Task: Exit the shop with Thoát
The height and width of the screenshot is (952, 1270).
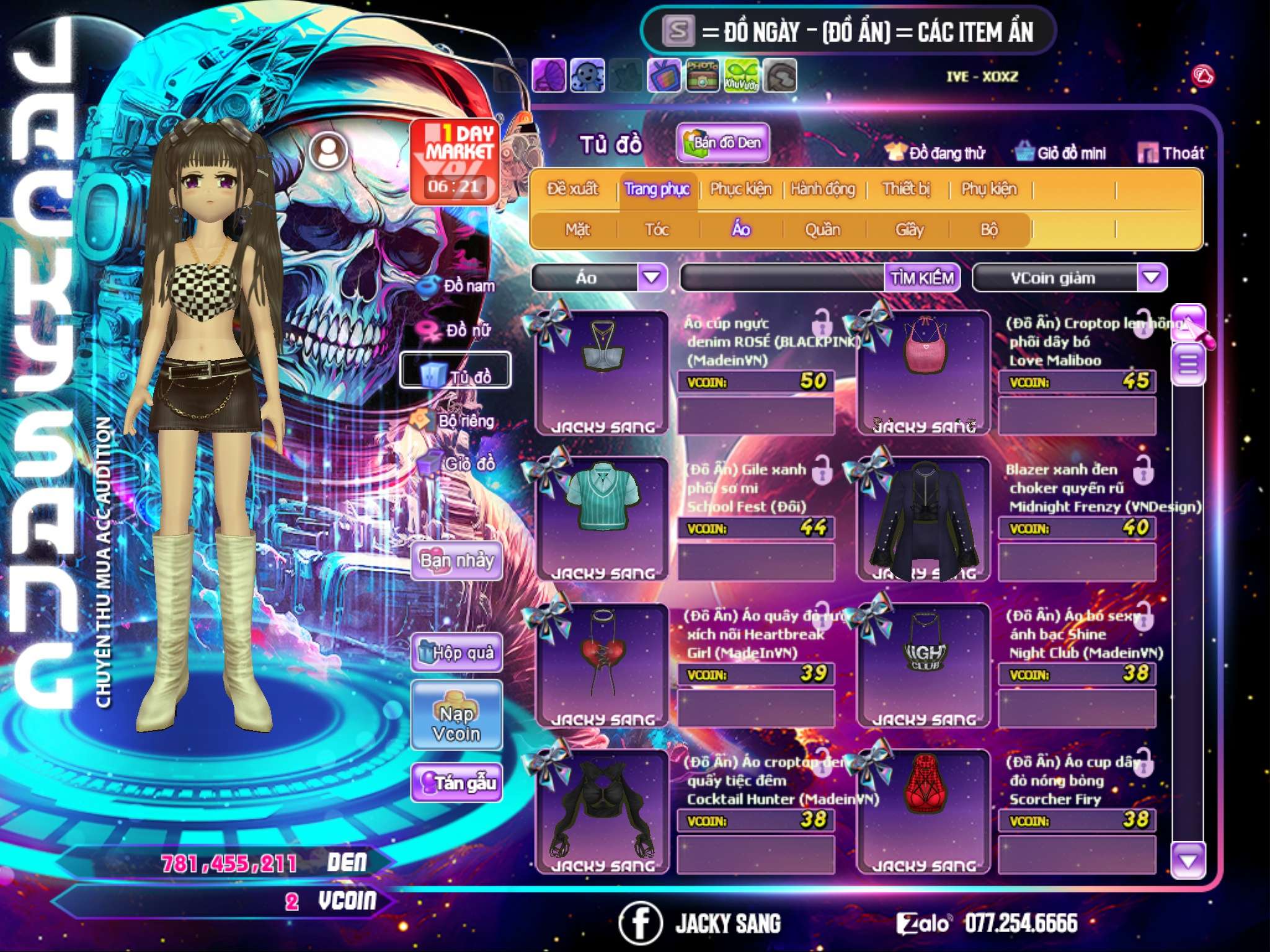Action: (x=1171, y=153)
